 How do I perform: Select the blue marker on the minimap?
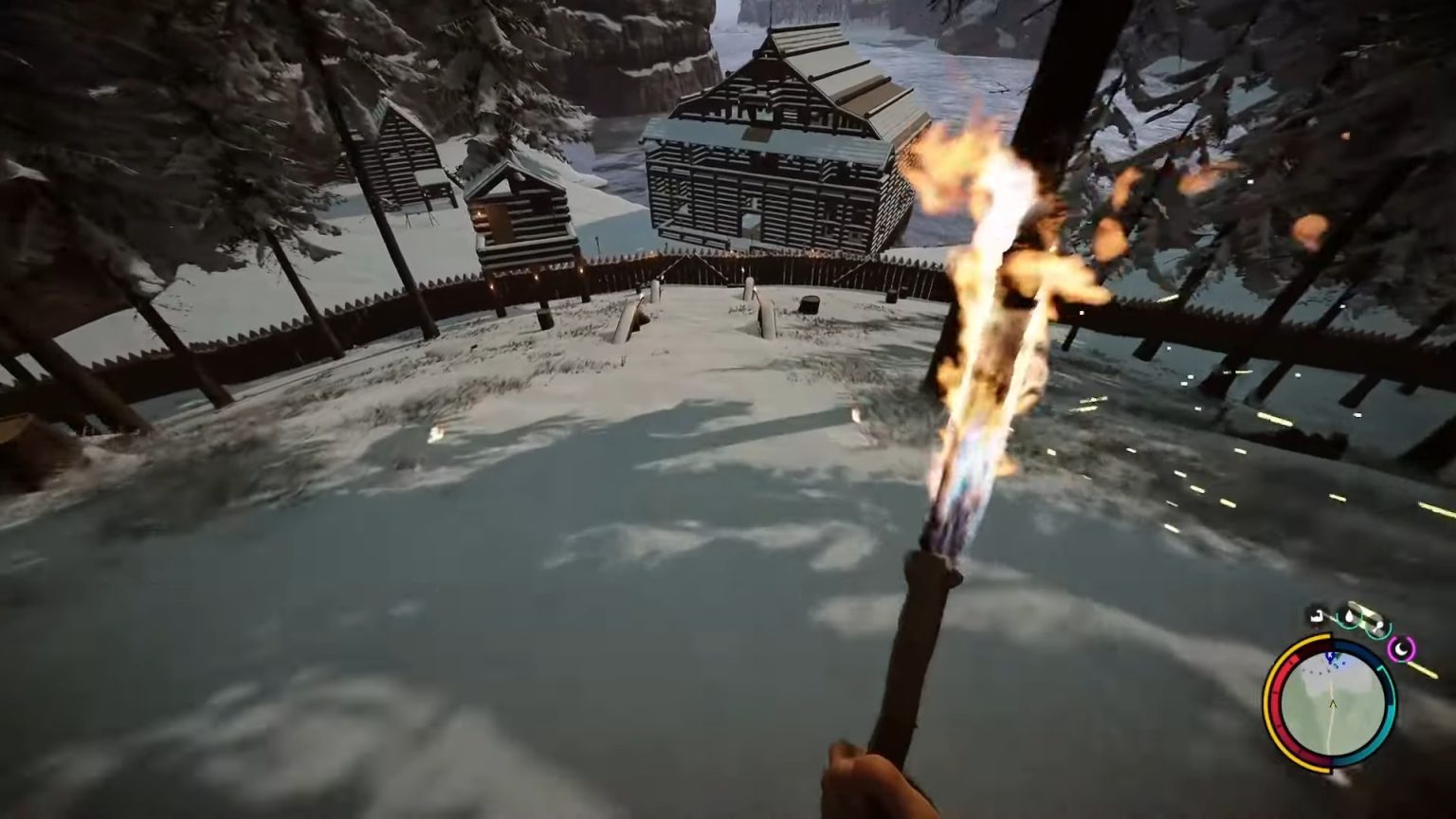[1330, 655]
